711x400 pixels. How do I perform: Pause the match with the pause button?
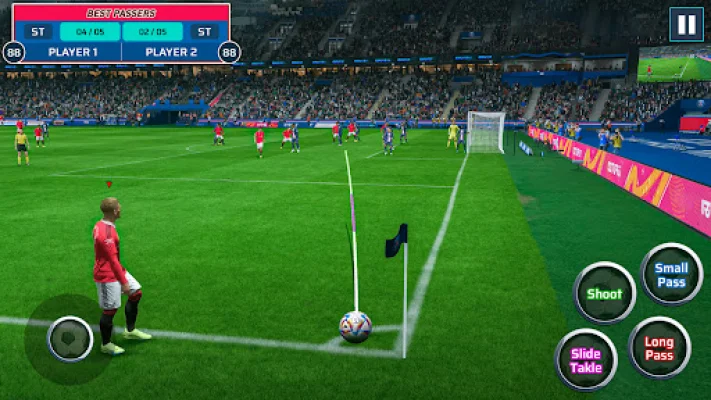pos(686,25)
